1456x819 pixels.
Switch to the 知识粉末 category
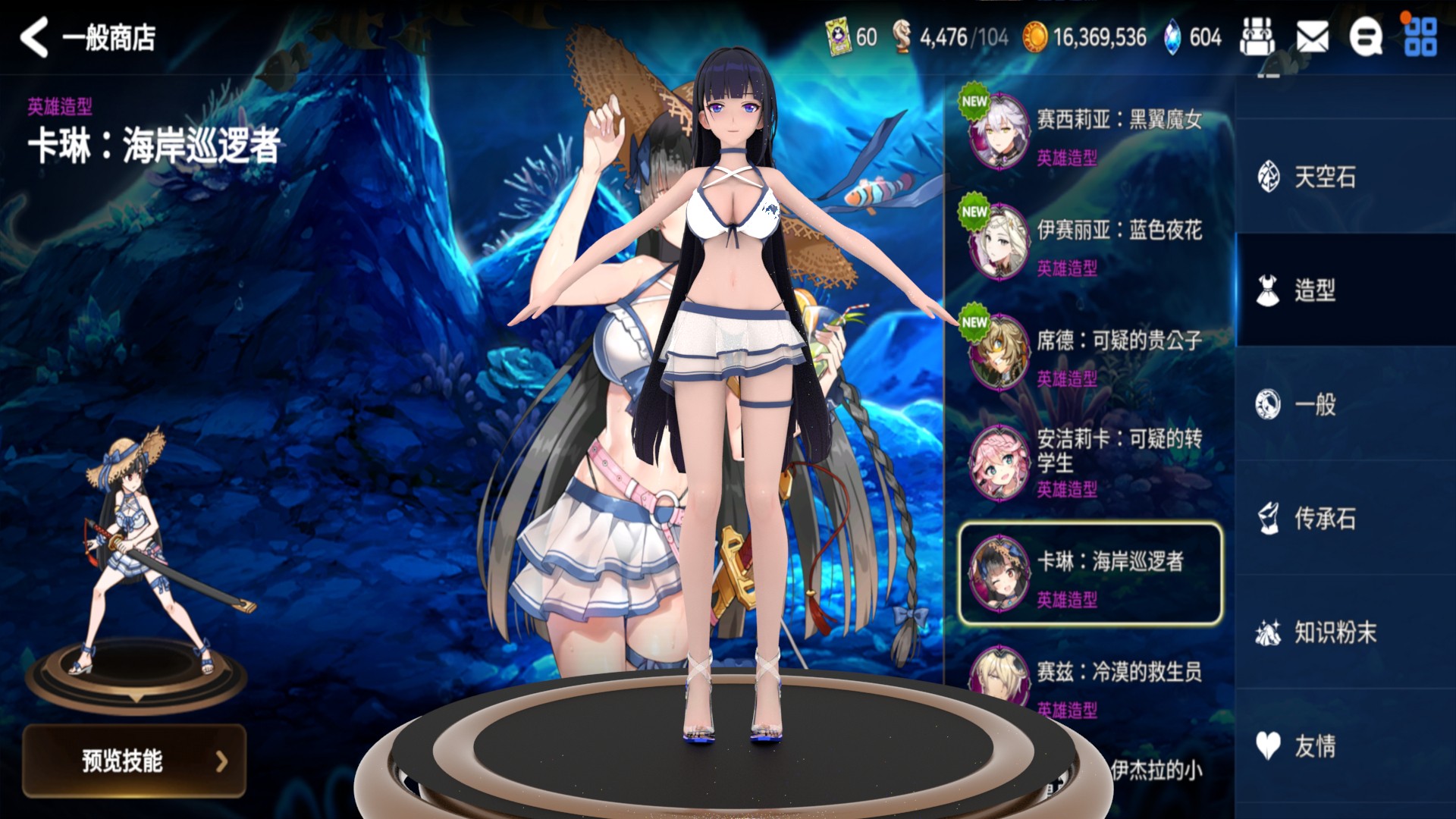click(1333, 632)
